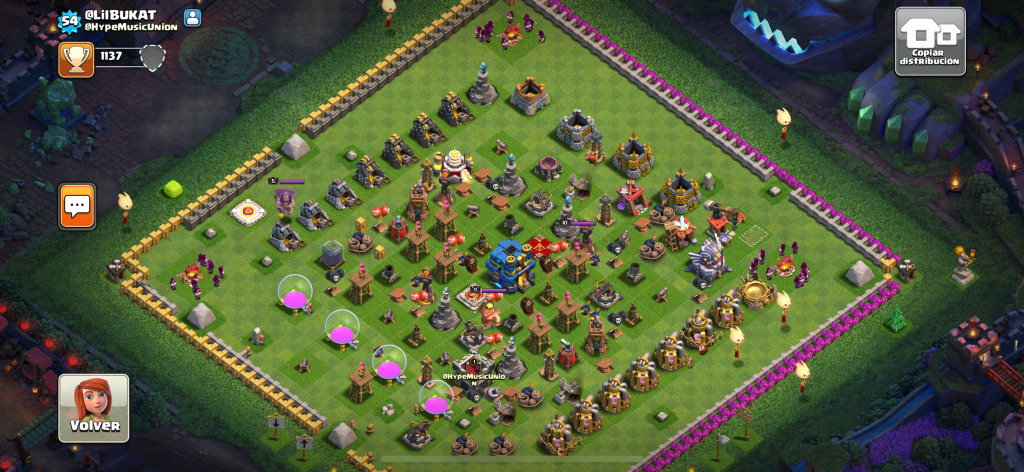The width and height of the screenshot is (1024, 472).
Task: Open the player profile icon
Action: pyautogui.click(x=193, y=18)
